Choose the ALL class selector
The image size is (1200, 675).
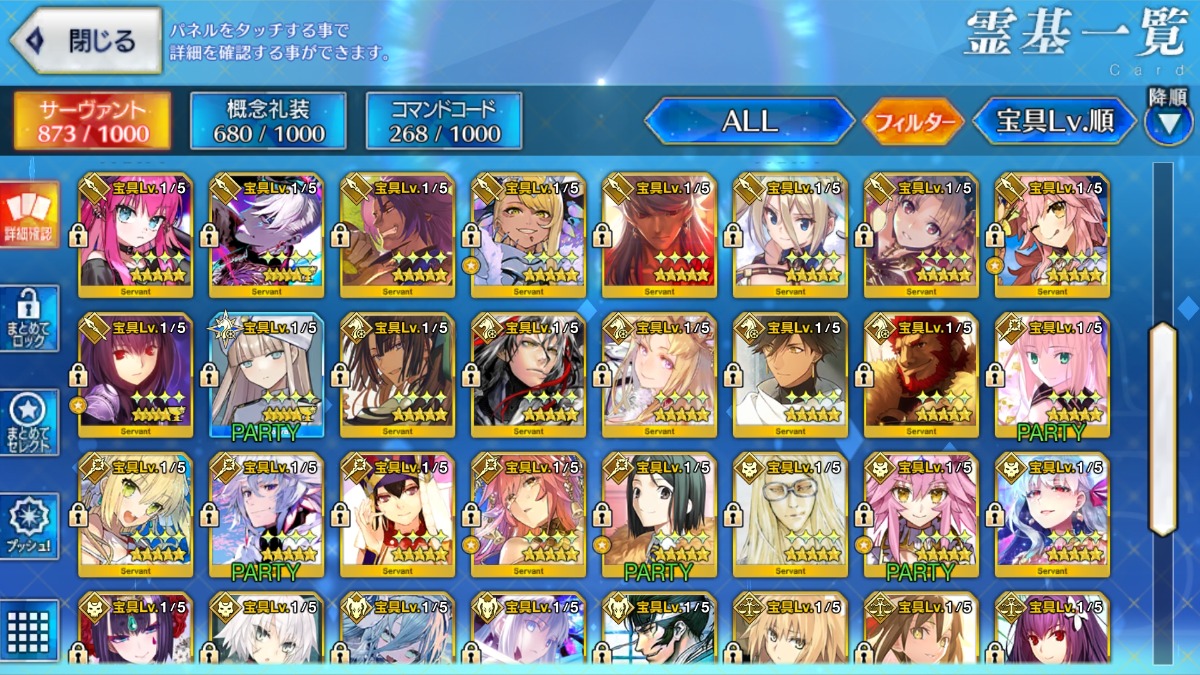click(x=749, y=122)
